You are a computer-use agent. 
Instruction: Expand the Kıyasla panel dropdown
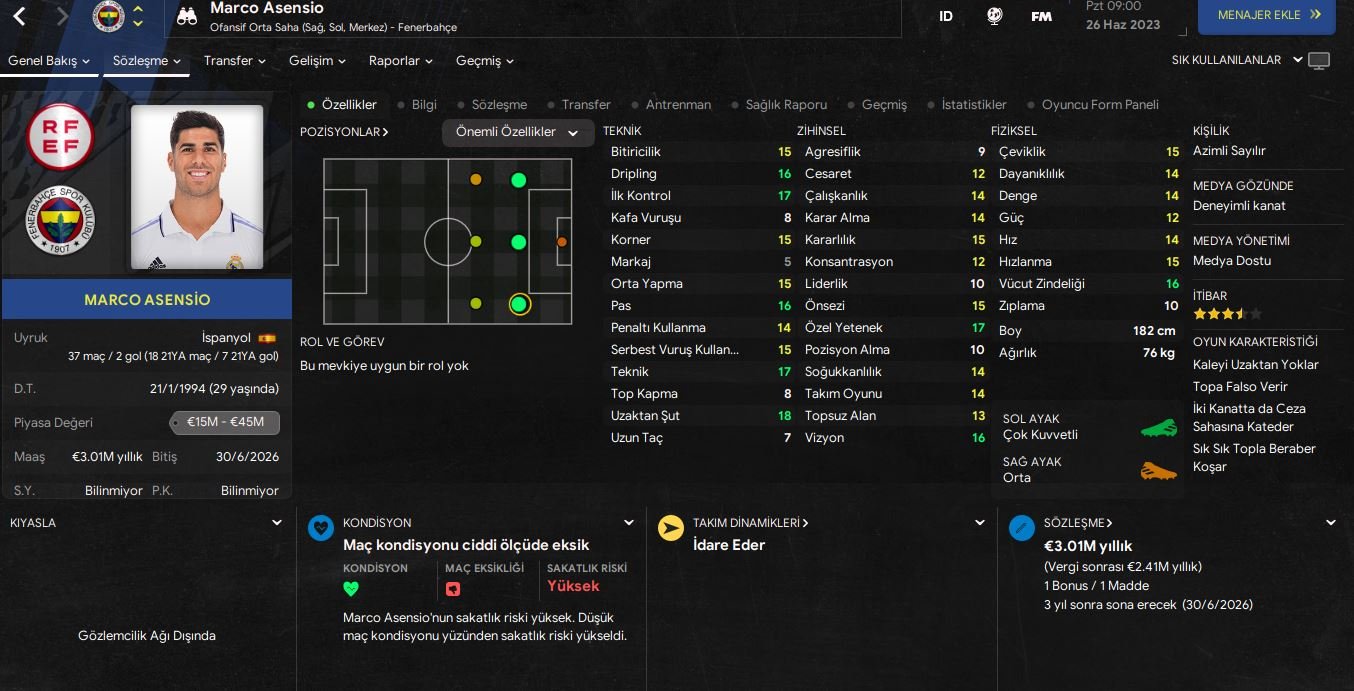pos(277,523)
